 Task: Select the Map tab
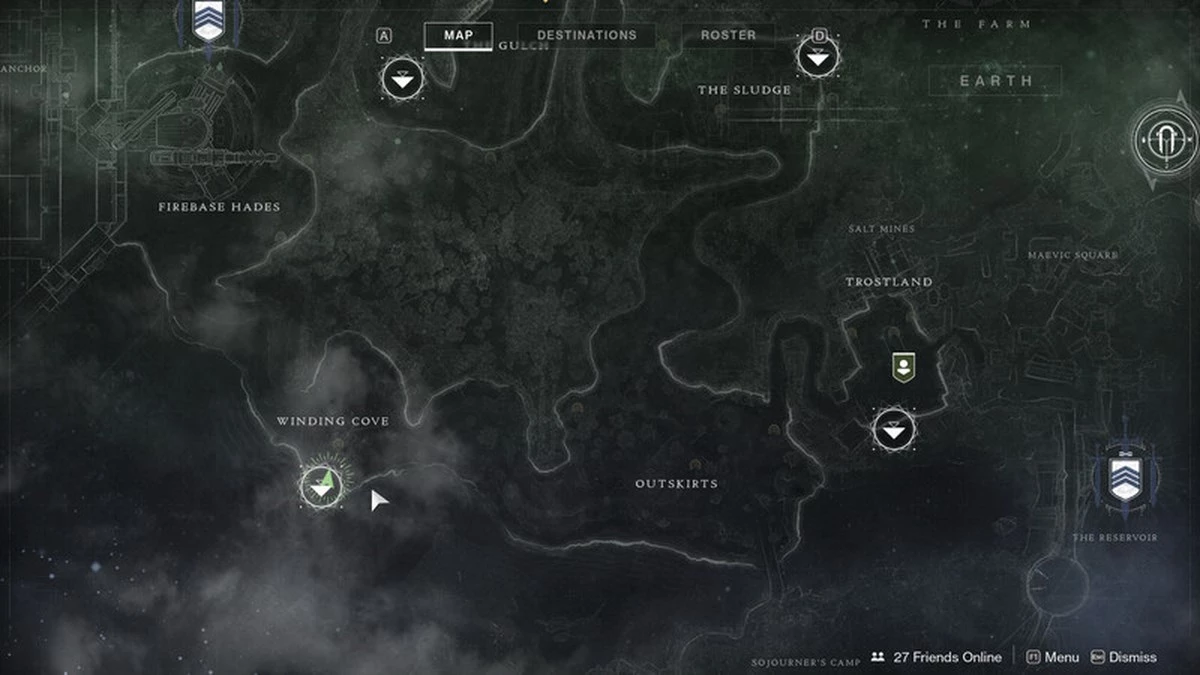[458, 35]
